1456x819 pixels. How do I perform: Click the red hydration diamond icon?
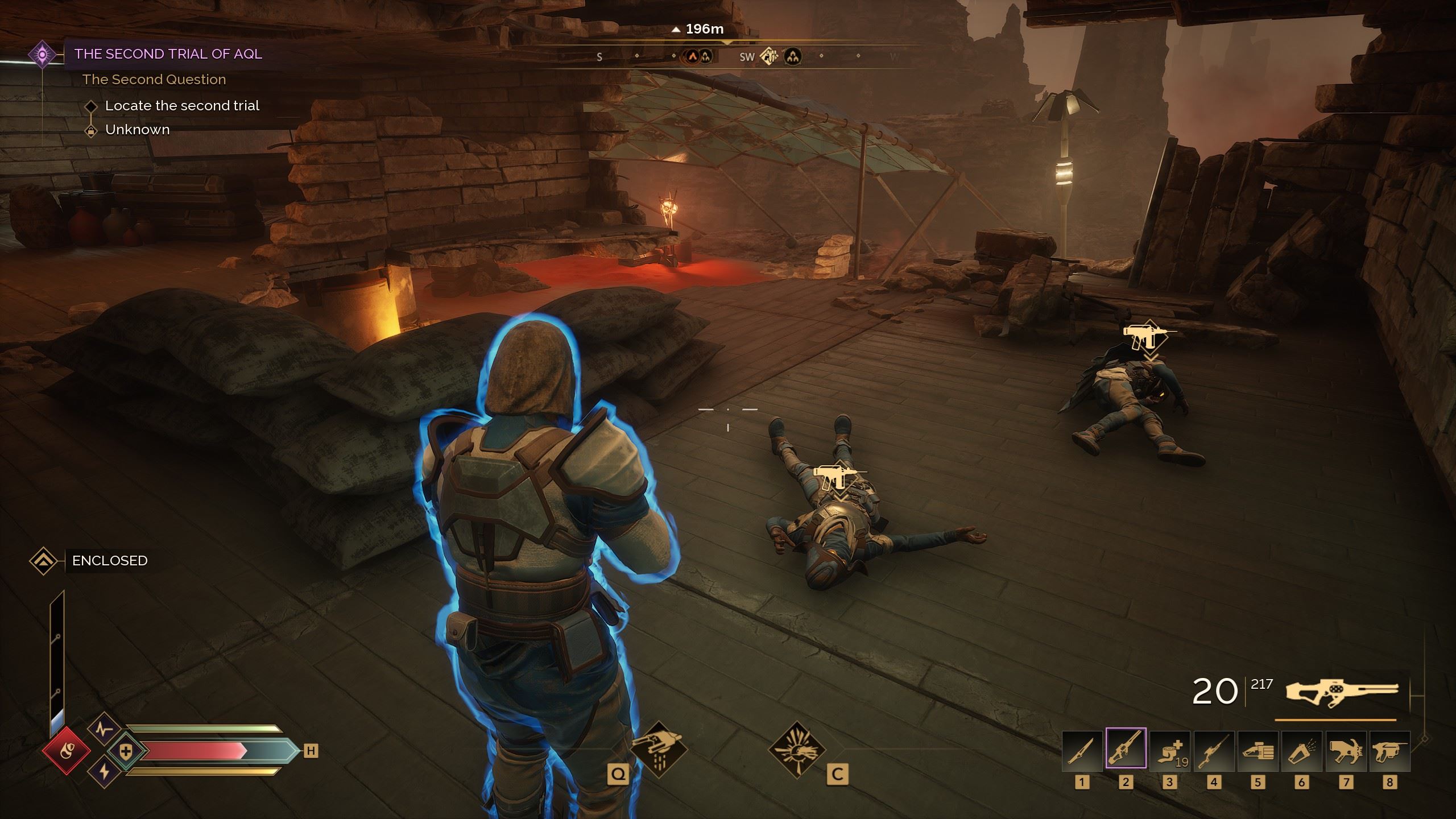tap(66, 750)
